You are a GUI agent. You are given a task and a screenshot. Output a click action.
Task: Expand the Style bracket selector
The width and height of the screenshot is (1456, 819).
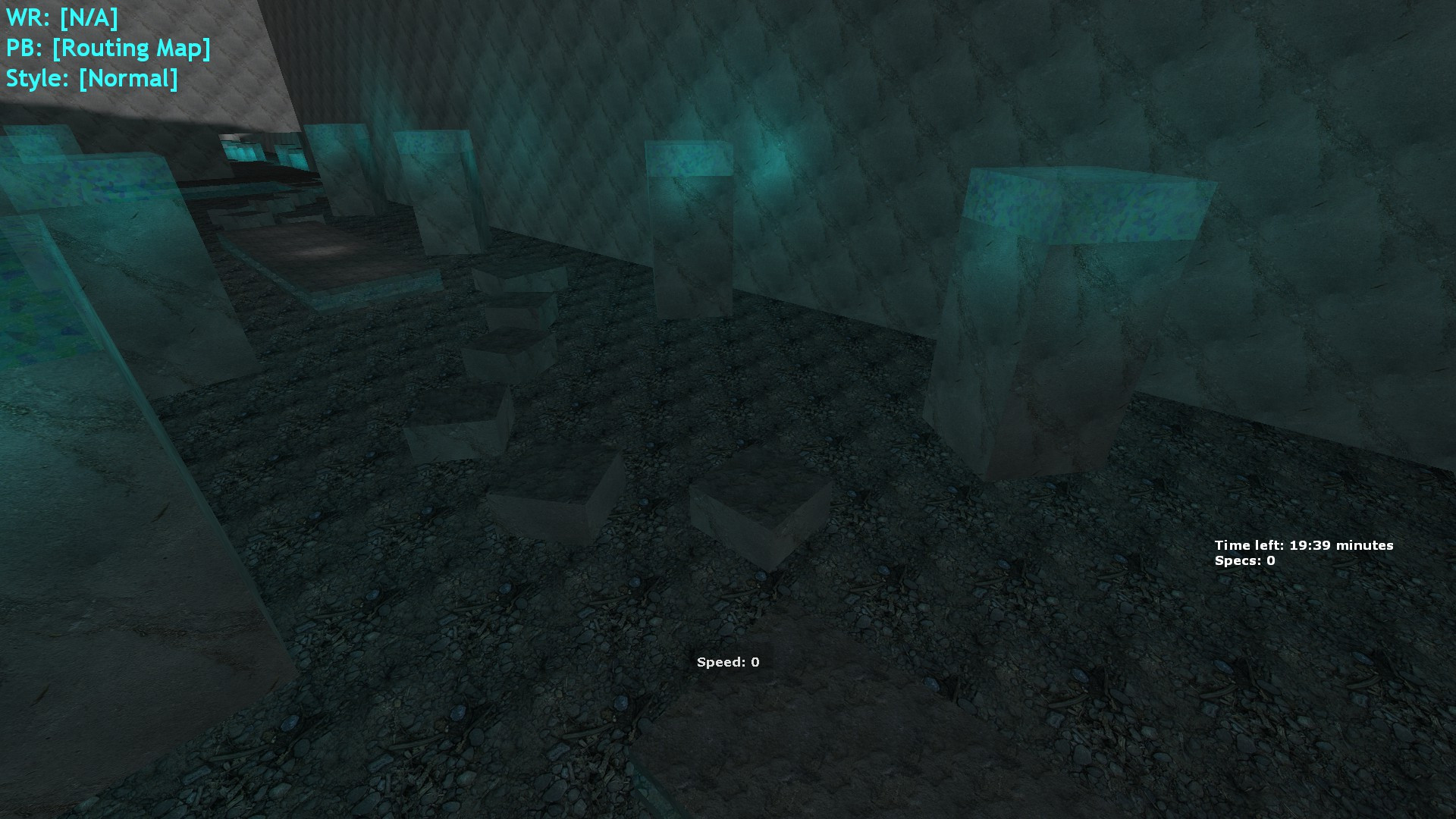[129, 77]
